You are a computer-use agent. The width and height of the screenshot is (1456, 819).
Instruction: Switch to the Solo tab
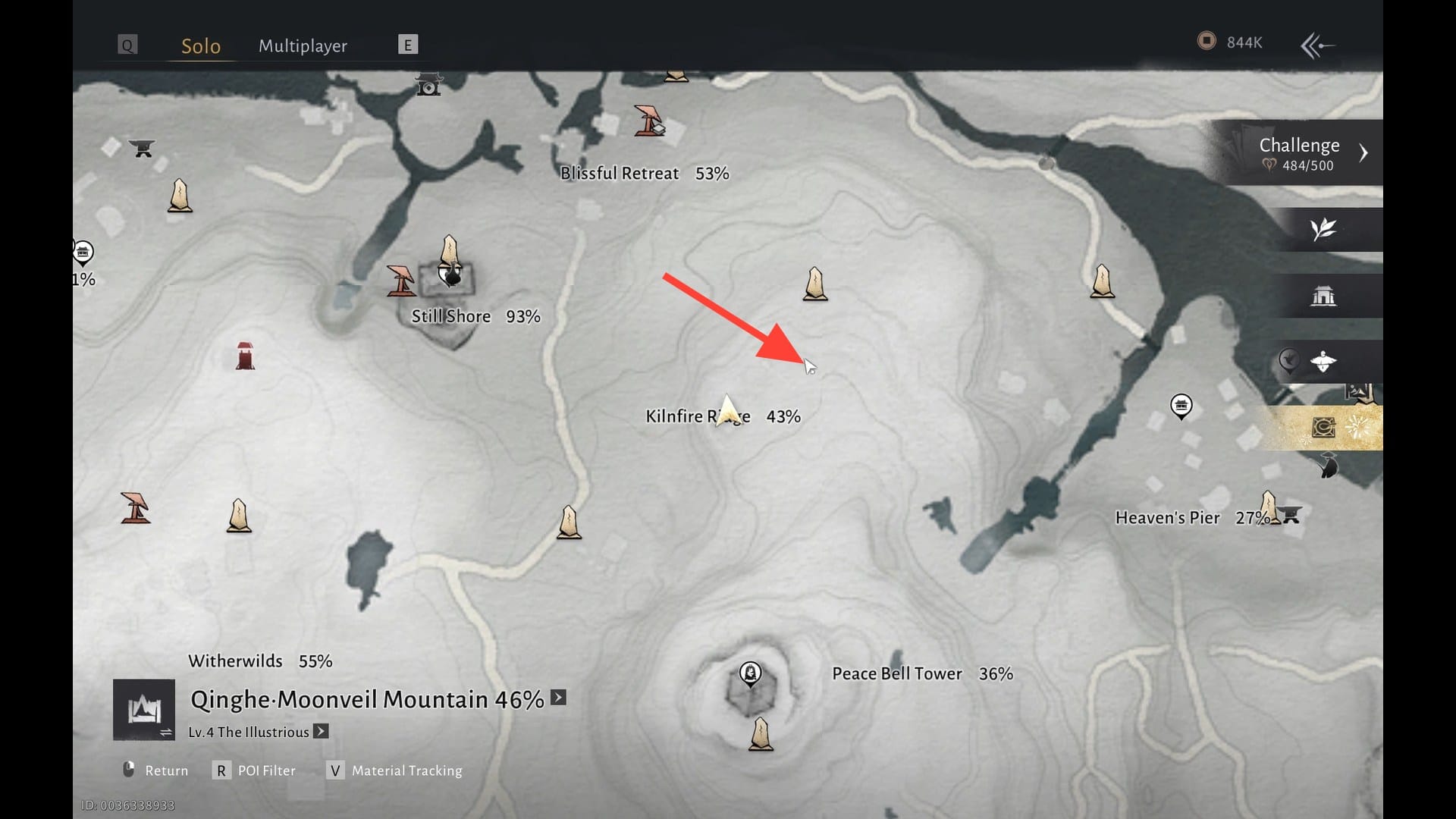pos(201,45)
